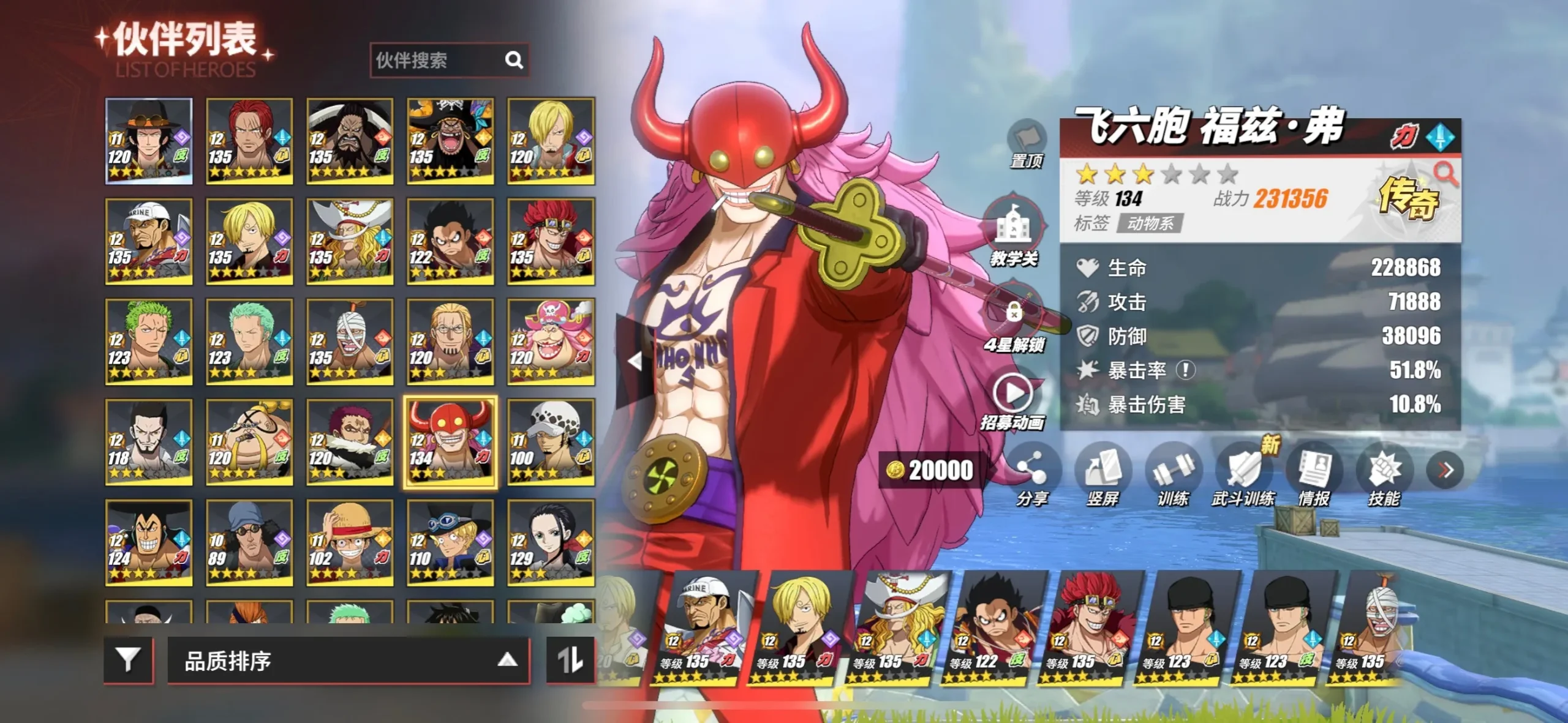Select the red-haired Shanks portrait in the grid
Viewport: 1568px width, 723px height.
tap(249, 141)
